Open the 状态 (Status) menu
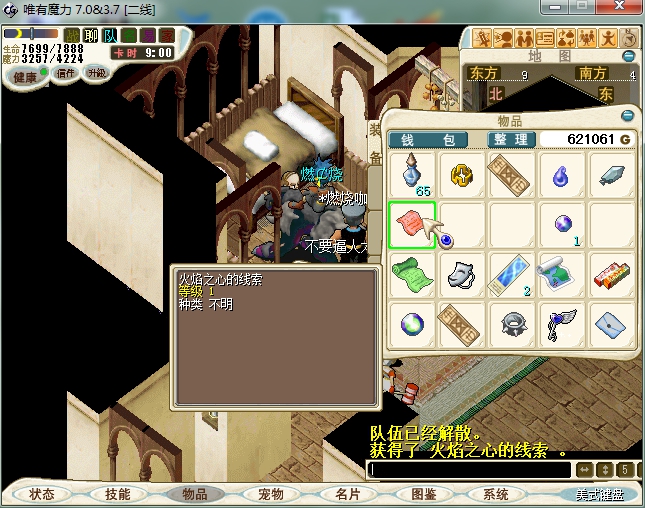The image size is (645, 508). 42,494
